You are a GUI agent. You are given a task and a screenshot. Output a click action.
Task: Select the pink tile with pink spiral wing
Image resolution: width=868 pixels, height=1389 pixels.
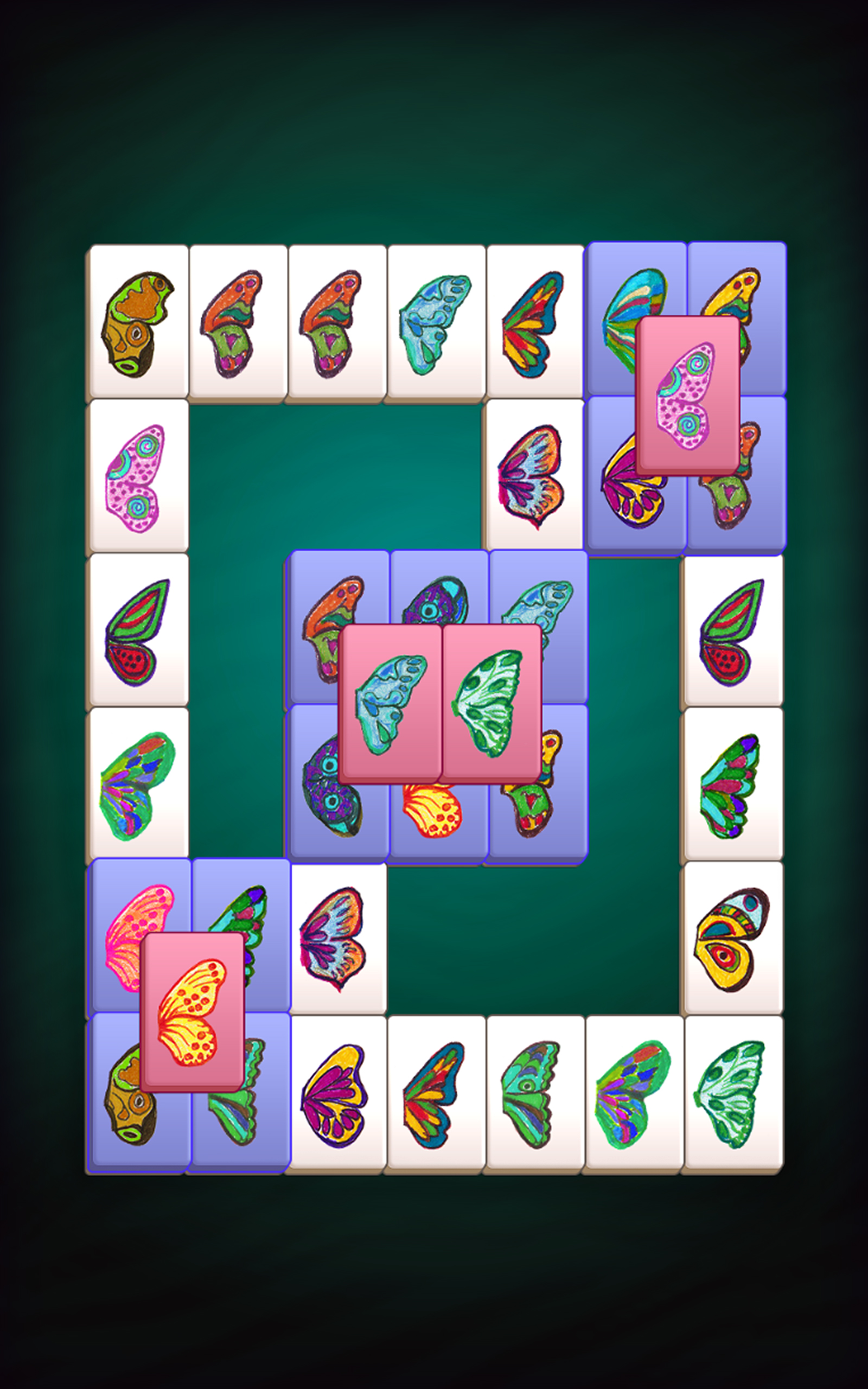687,395
